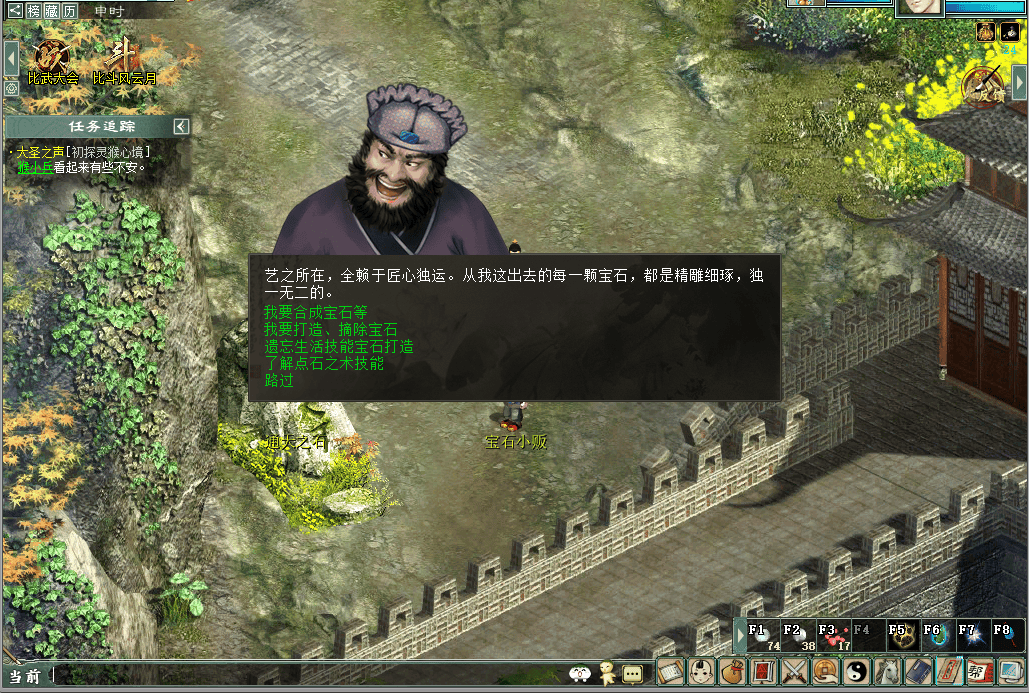Click 路过 to leave the conversation
This screenshot has width=1029, height=693.
(x=279, y=380)
